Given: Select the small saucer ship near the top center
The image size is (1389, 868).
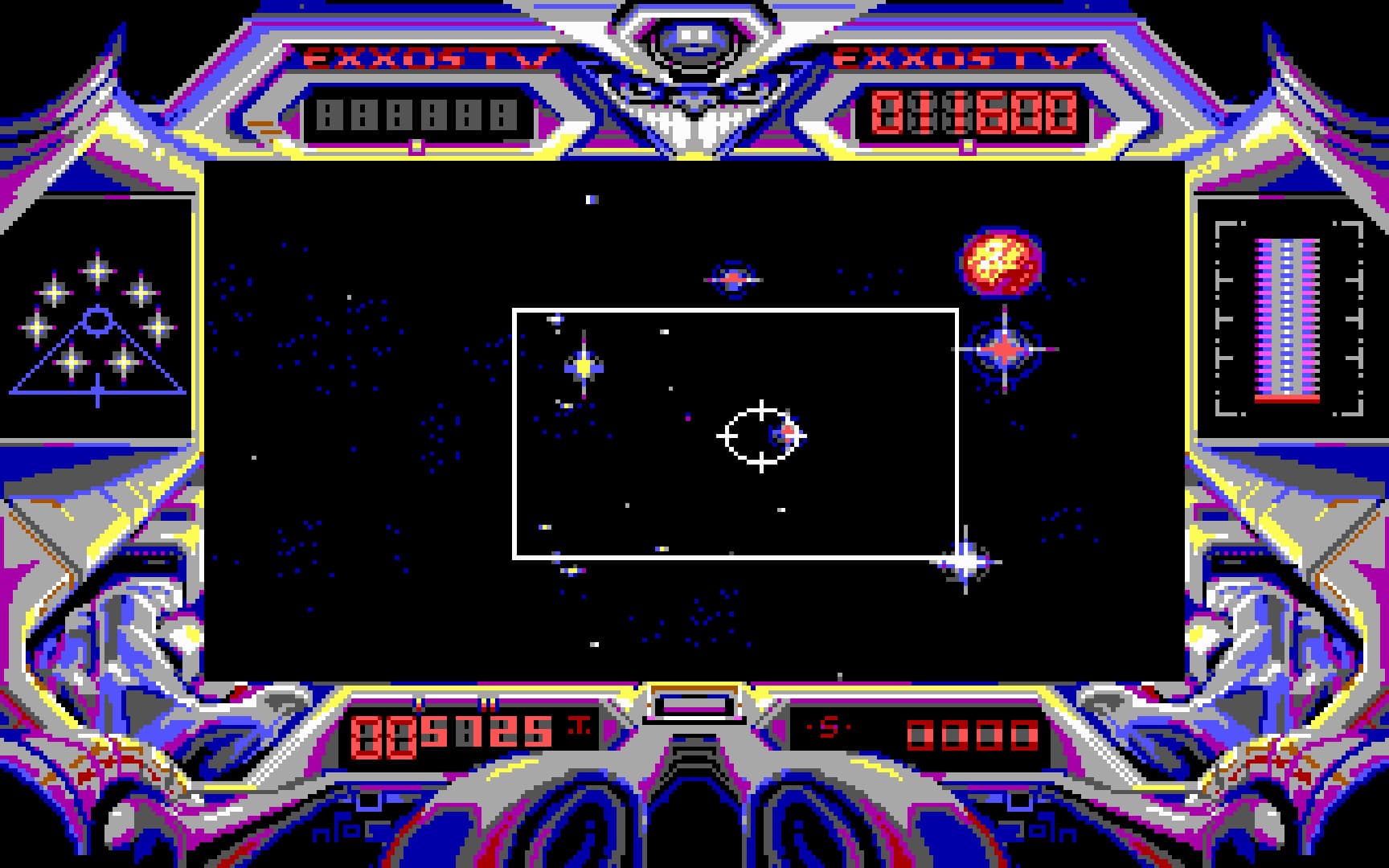Looking at the screenshot, I should point(731,280).
